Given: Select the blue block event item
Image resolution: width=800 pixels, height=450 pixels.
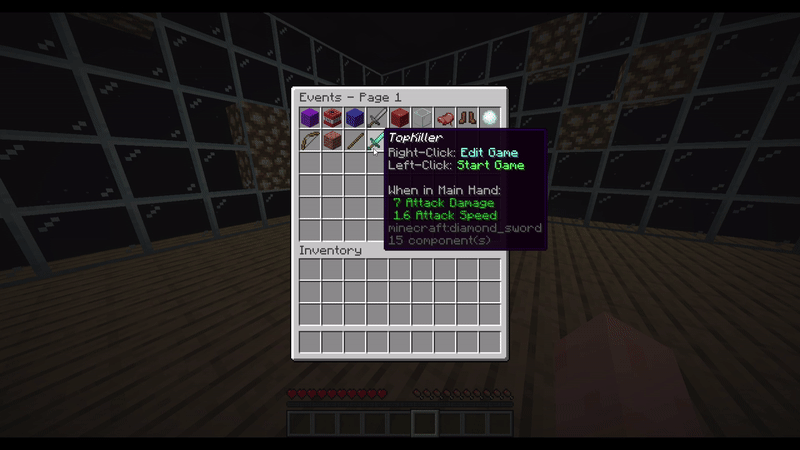Looking at the screenshot, I should (x=355, y=119).
